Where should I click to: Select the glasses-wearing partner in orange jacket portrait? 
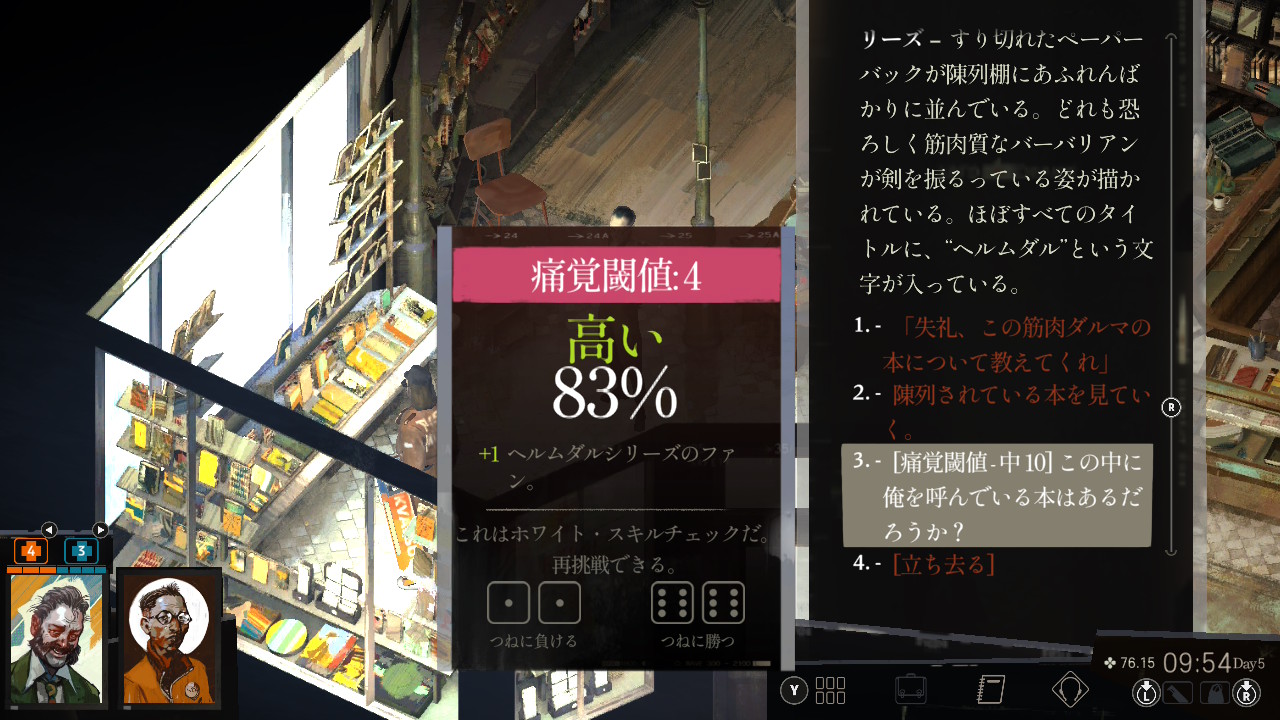(x=168, y=637)
